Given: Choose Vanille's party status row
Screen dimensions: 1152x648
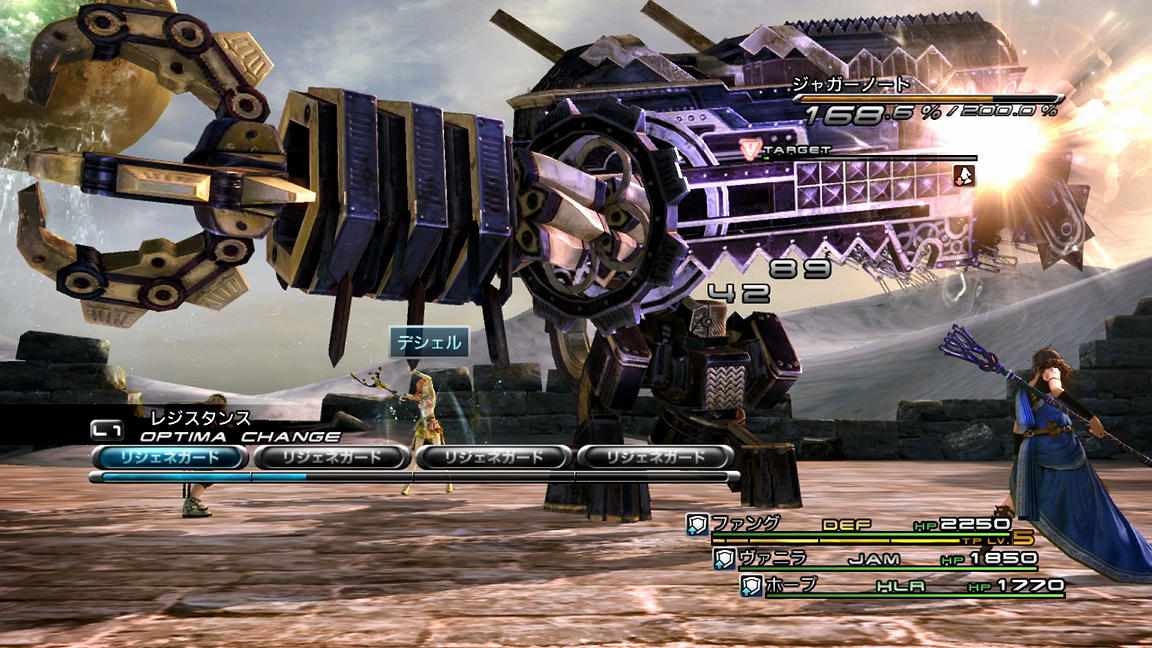Looking at the screenshot, I should coord(875,558).
